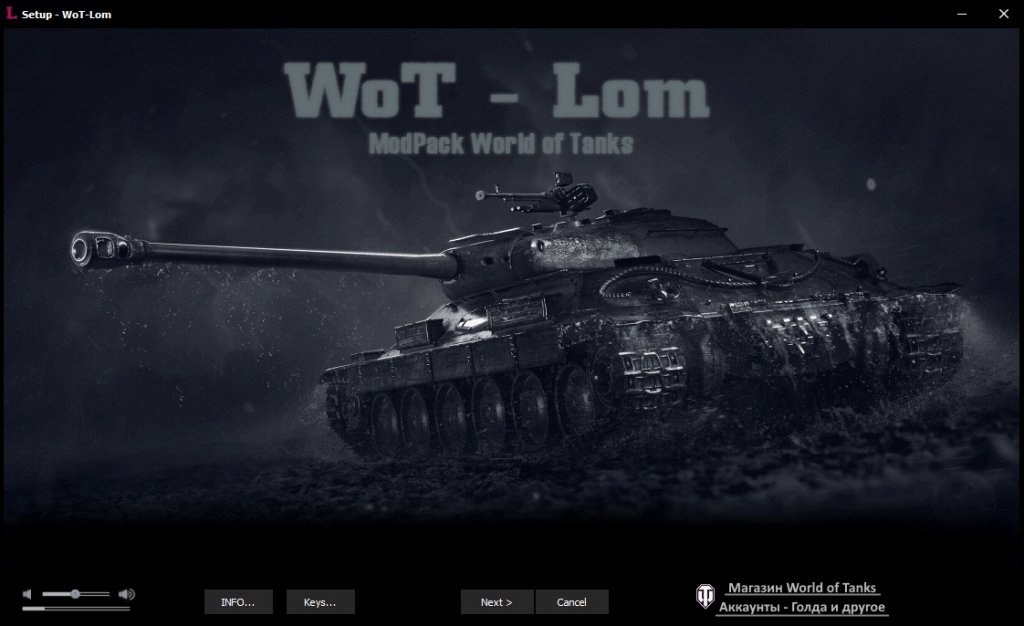Viewport: 1024px width, 626px height.
Task: Cancel the WoT-Lom setup
Action: [x=572, y=602]
